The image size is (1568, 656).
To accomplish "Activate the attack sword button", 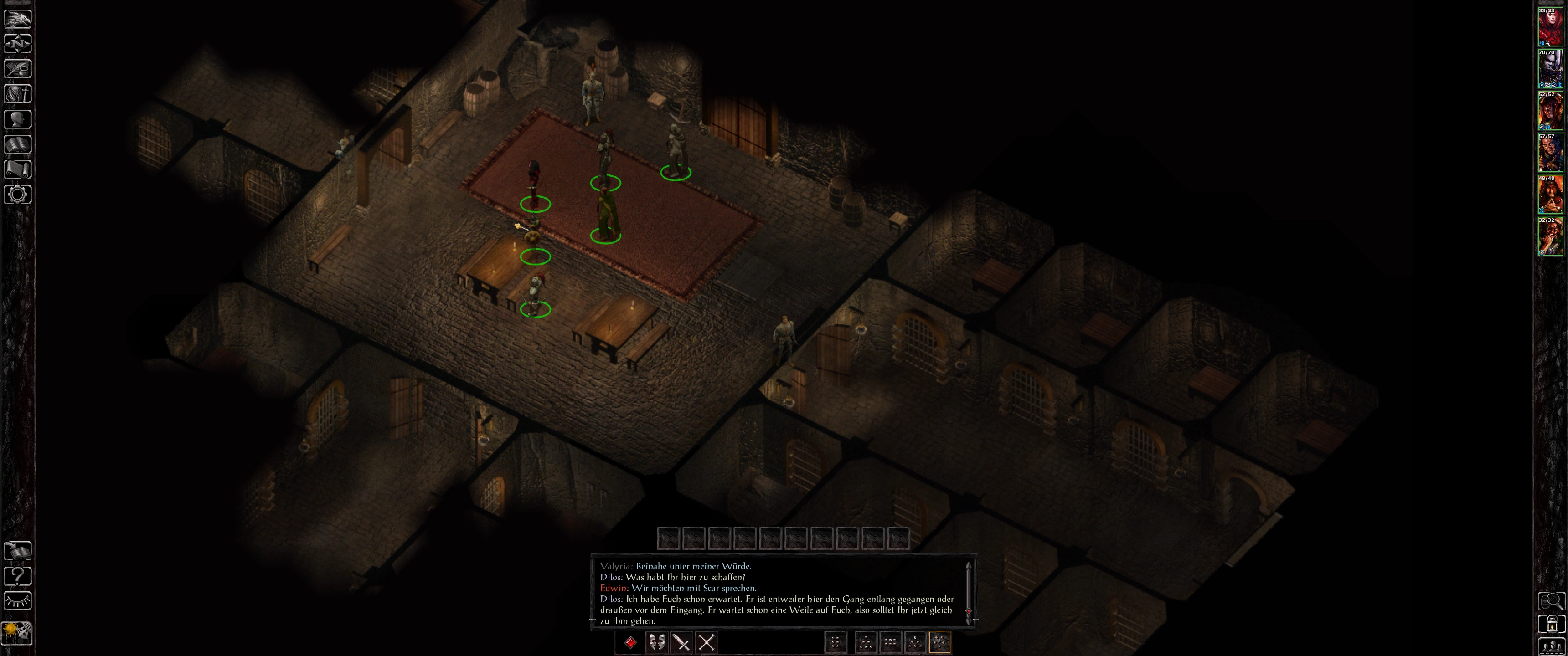I will coord(681,643).
